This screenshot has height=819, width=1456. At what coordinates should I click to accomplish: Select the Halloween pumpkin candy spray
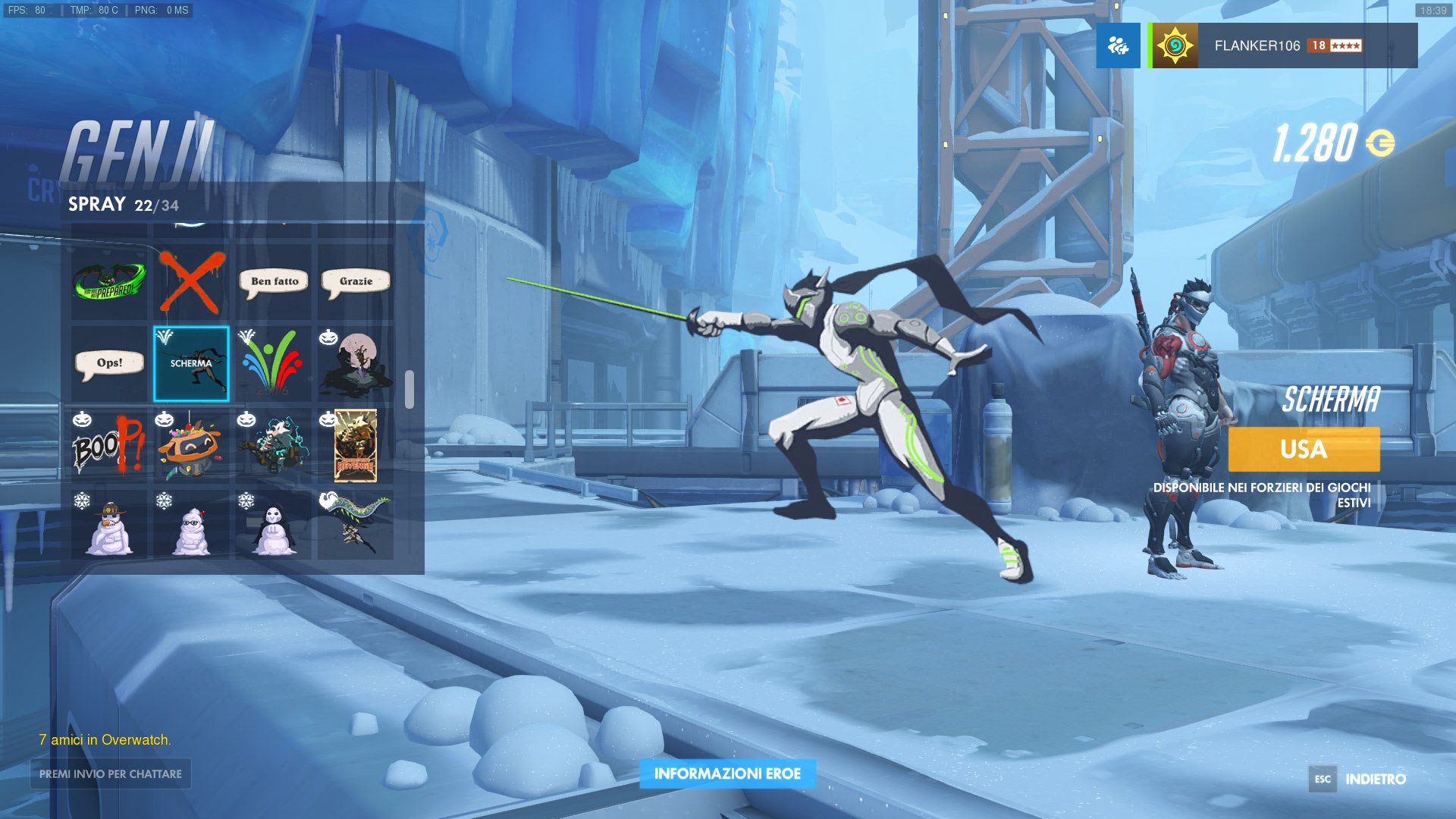click(x=191, y=446)
